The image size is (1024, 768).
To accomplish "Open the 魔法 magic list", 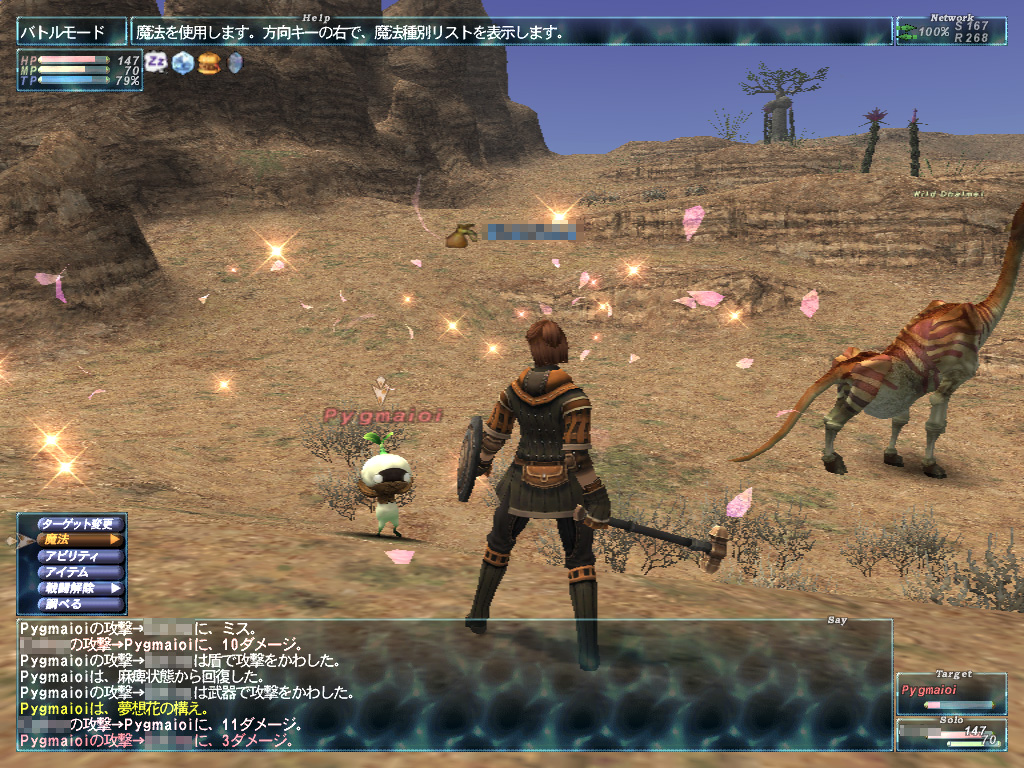I will [81, 540].
